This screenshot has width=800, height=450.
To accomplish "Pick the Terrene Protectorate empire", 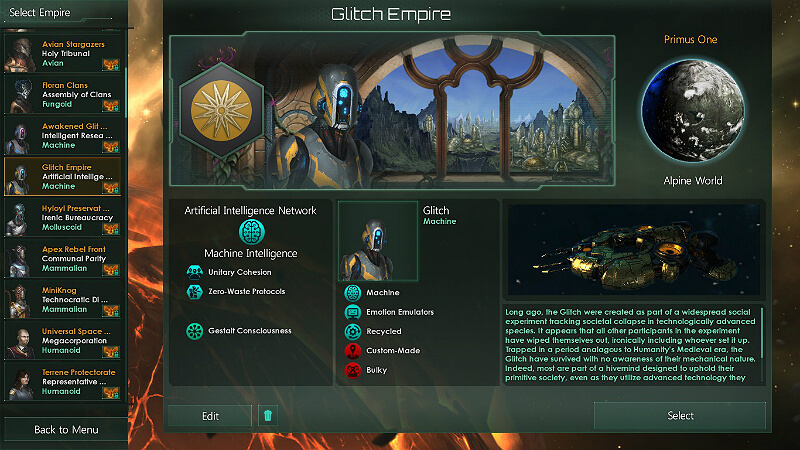I will click(x=63, y=381).
